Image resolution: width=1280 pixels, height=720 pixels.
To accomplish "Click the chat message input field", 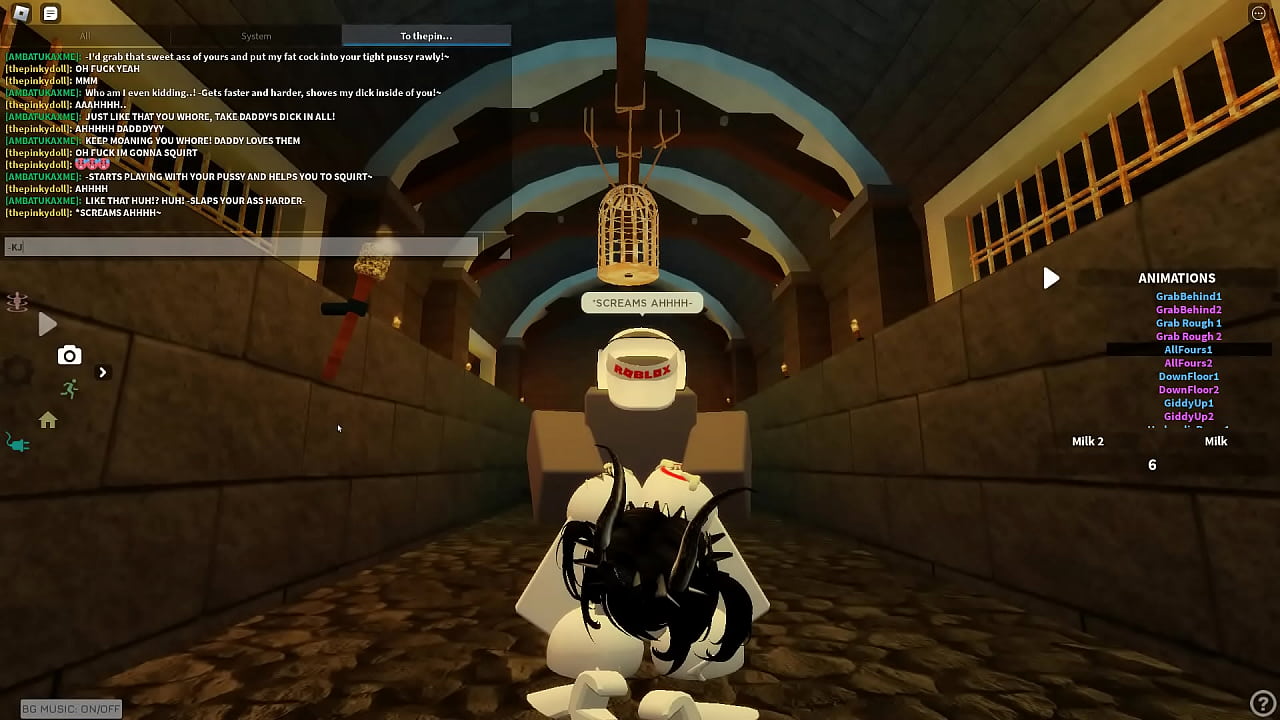I will [240, 245].
